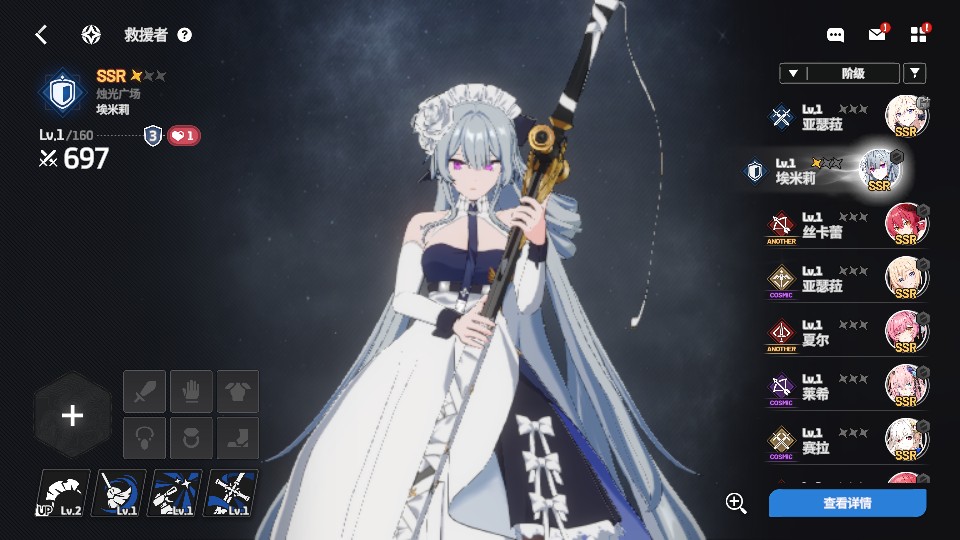
Task: Select the glove equipment slot
Action: [x=191, y=391]
